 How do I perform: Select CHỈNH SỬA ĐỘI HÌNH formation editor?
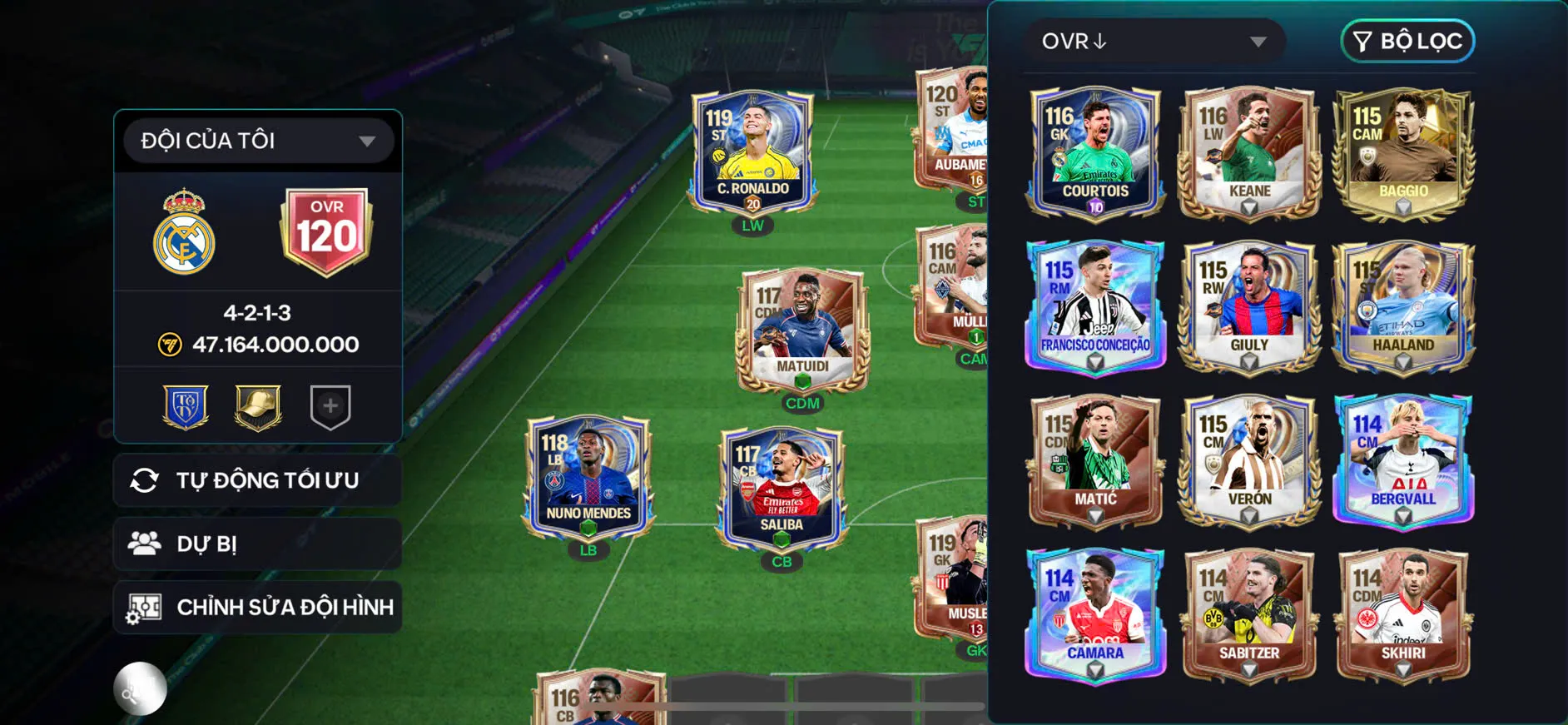[258, 607]
